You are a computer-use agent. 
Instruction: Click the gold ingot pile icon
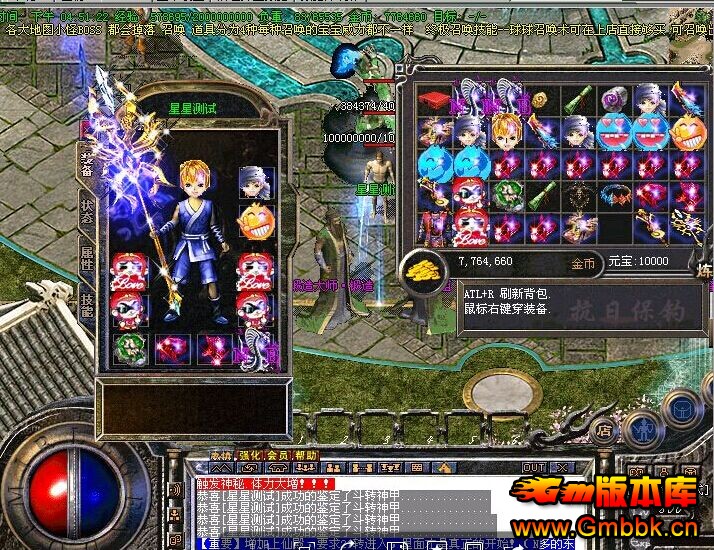424,267
